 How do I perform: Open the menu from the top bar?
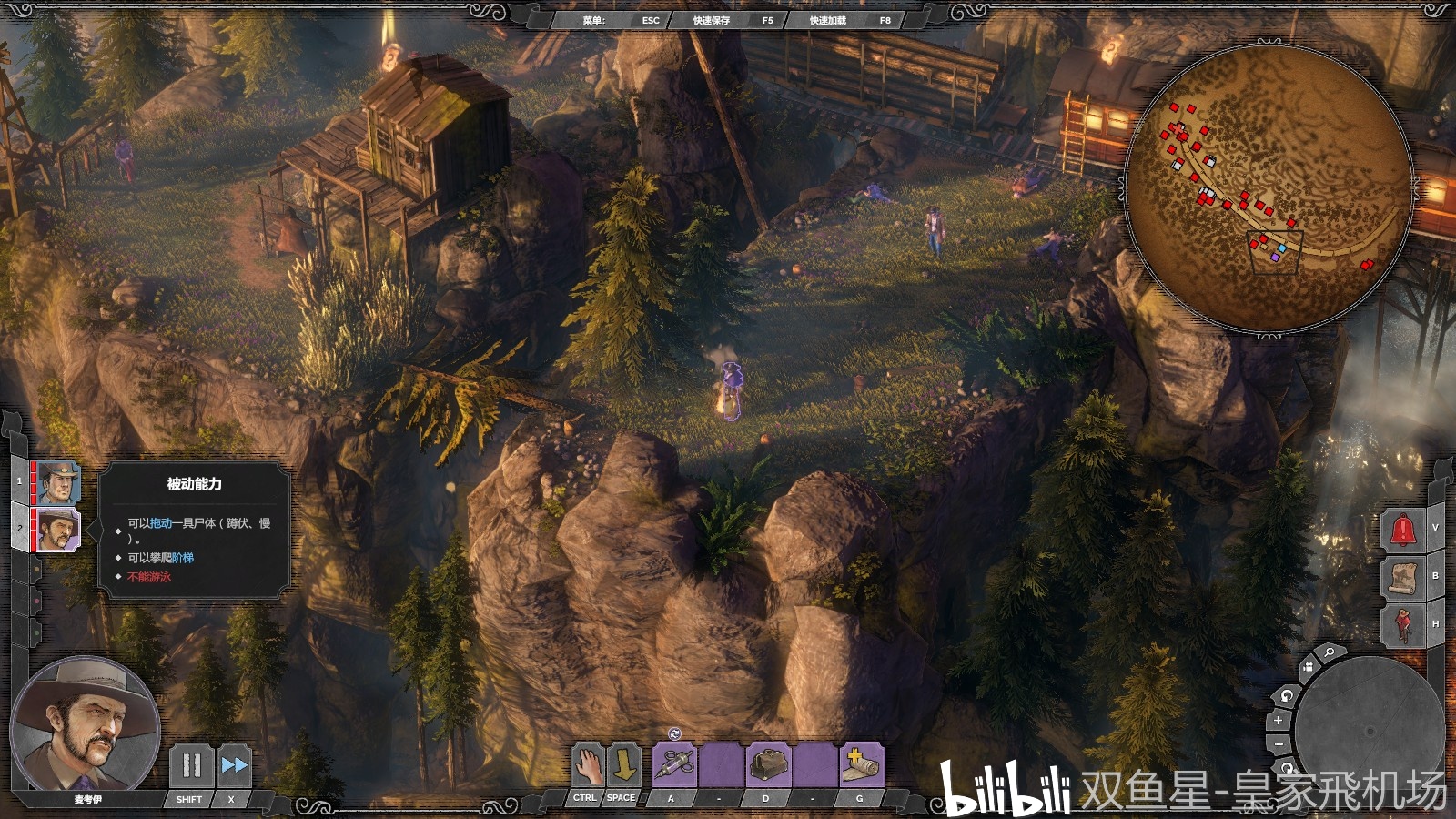click(x=620, y=20)
